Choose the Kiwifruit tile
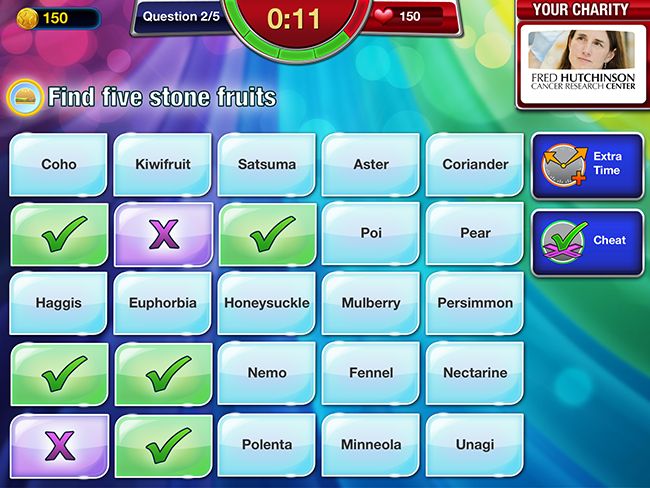The height and width of the screenshot is (488, 650). pyautogui.click(x=163, y=164)
